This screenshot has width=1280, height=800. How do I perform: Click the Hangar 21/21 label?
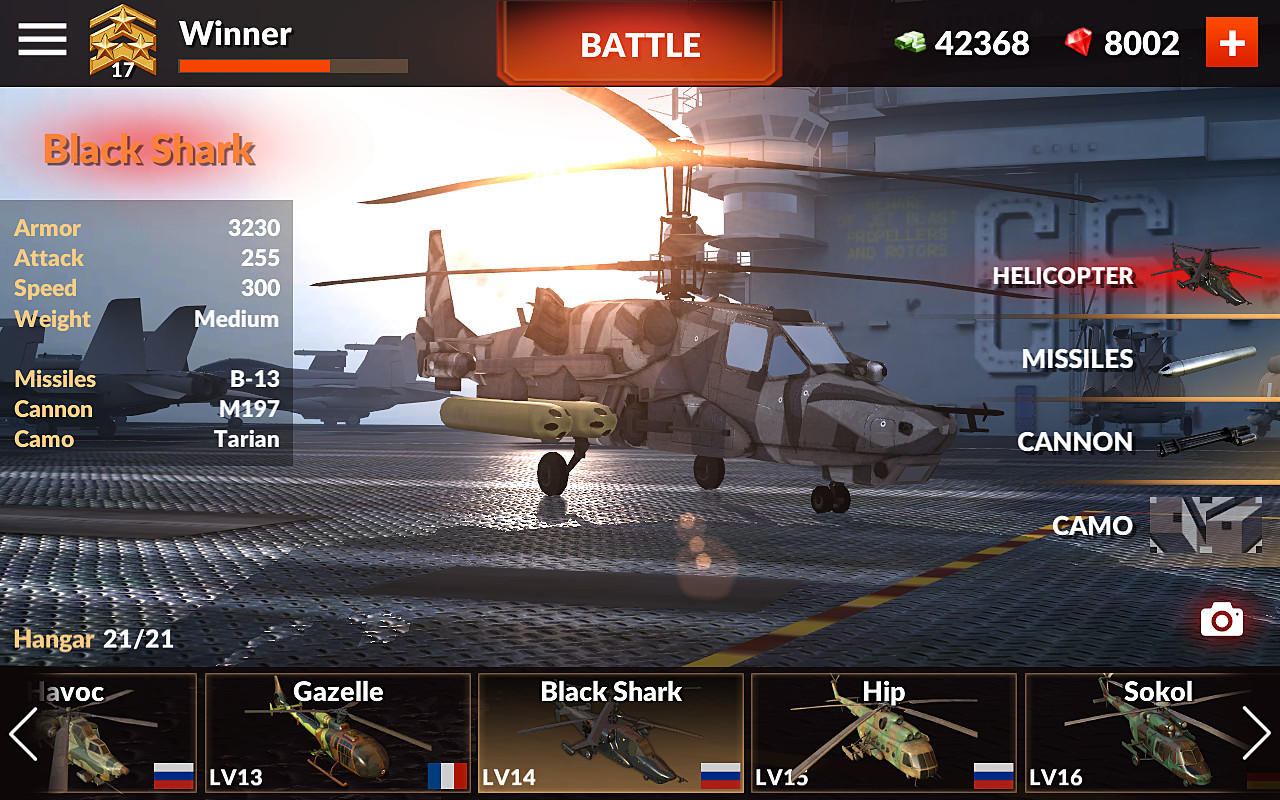pos(92,637)
